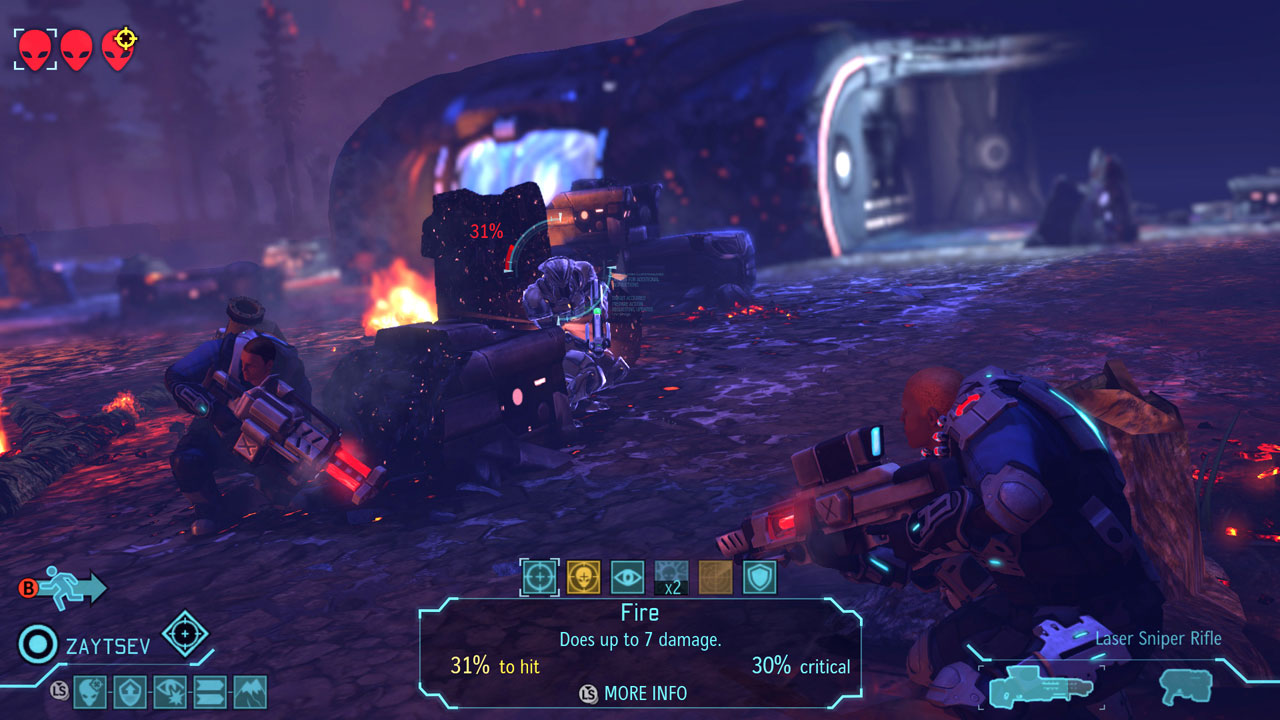Click the running man end-turn arrow
Image resolution: width=1280 pixels, height=720 pixels.
click(74, 587)
